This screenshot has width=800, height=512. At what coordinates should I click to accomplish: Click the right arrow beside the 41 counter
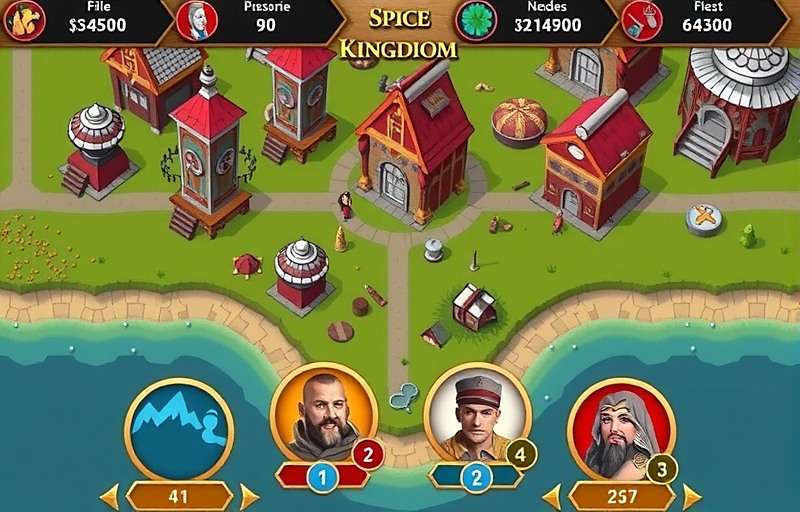(x=249, y=496)
